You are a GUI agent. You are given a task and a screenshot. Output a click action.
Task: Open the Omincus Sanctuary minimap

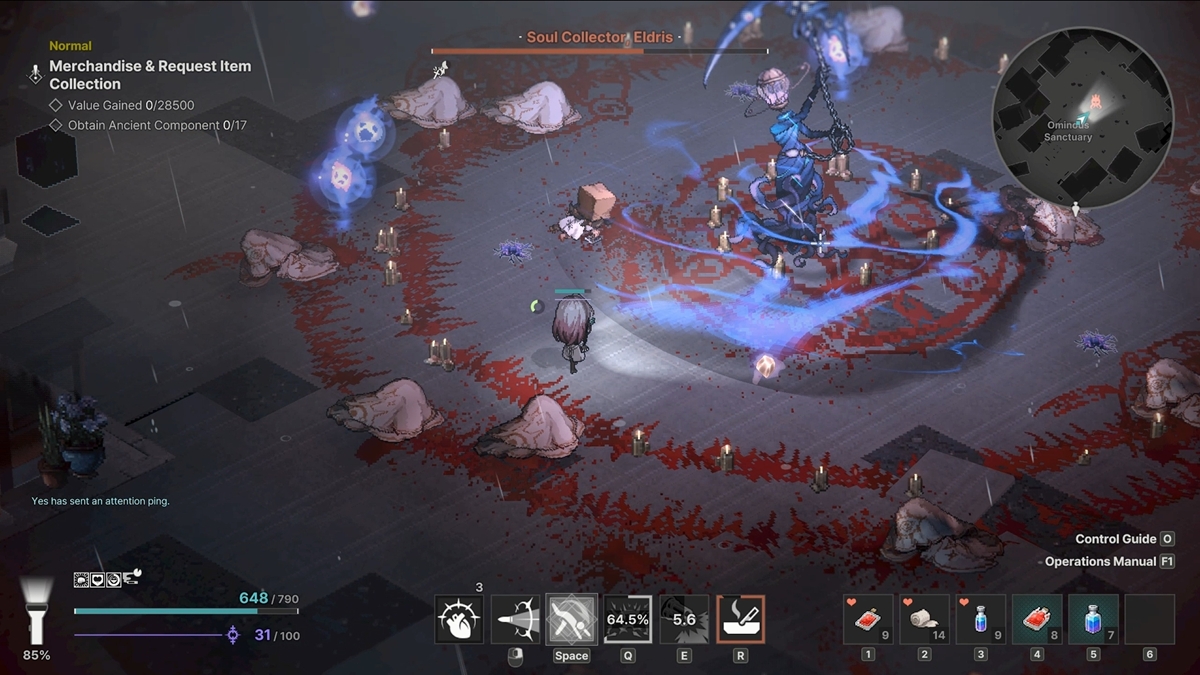[x=1082, y=117]
